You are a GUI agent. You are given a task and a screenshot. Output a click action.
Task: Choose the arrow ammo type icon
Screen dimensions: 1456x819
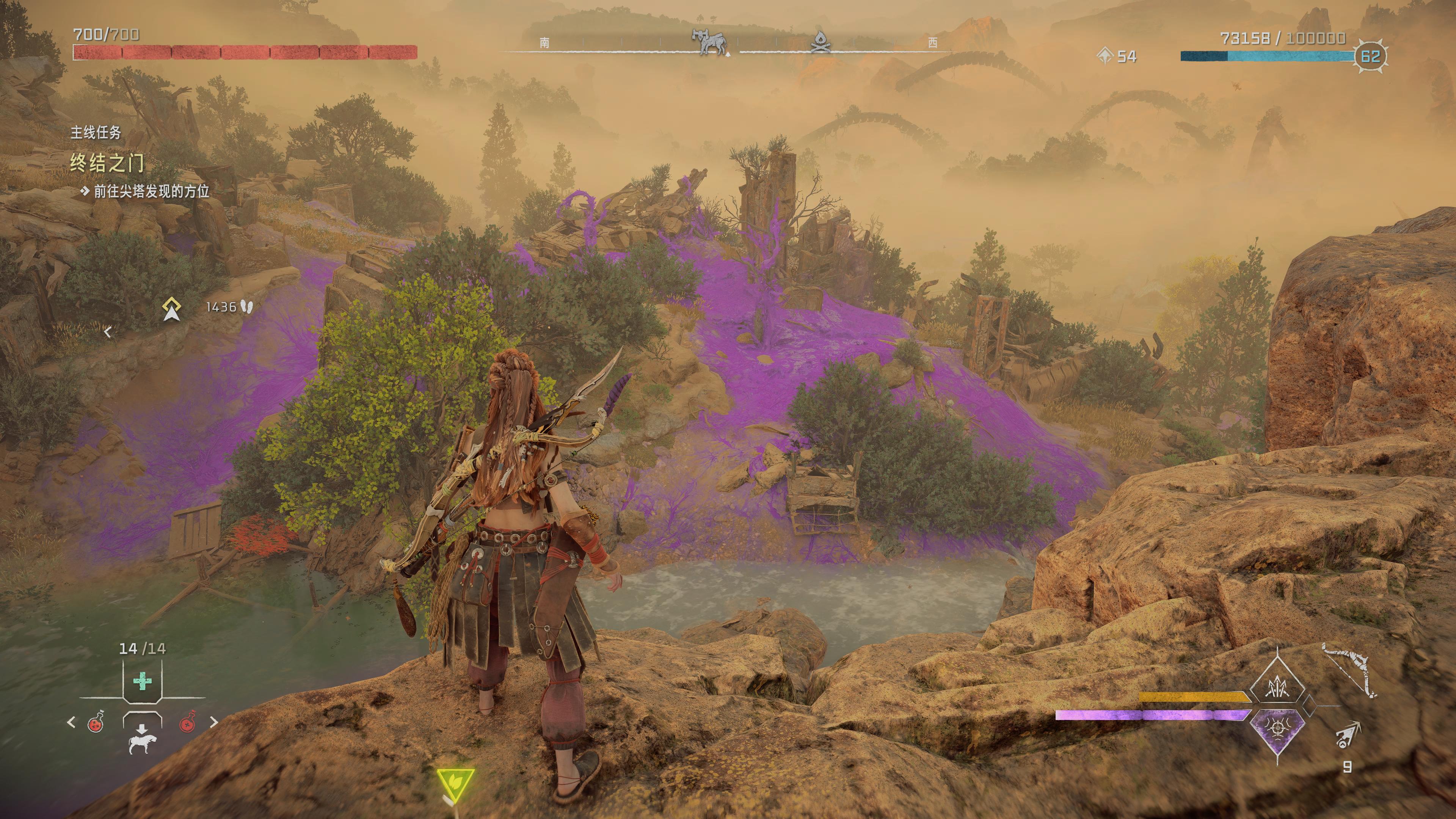pyautogui.click(x=1348, y=735)
